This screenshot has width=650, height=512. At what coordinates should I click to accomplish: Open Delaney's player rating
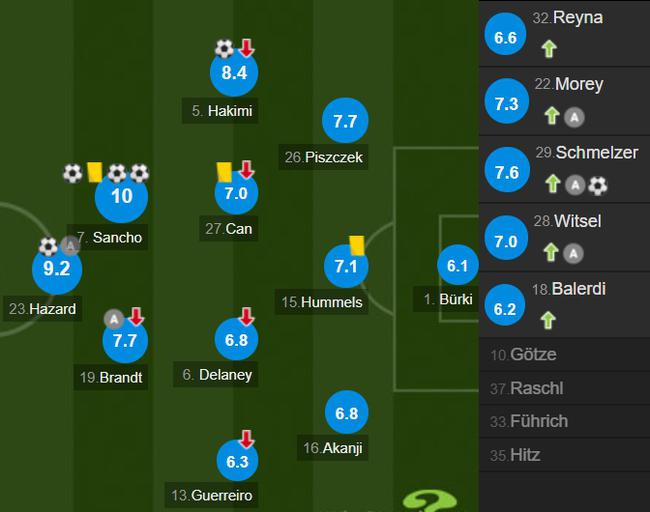[236, 340]
